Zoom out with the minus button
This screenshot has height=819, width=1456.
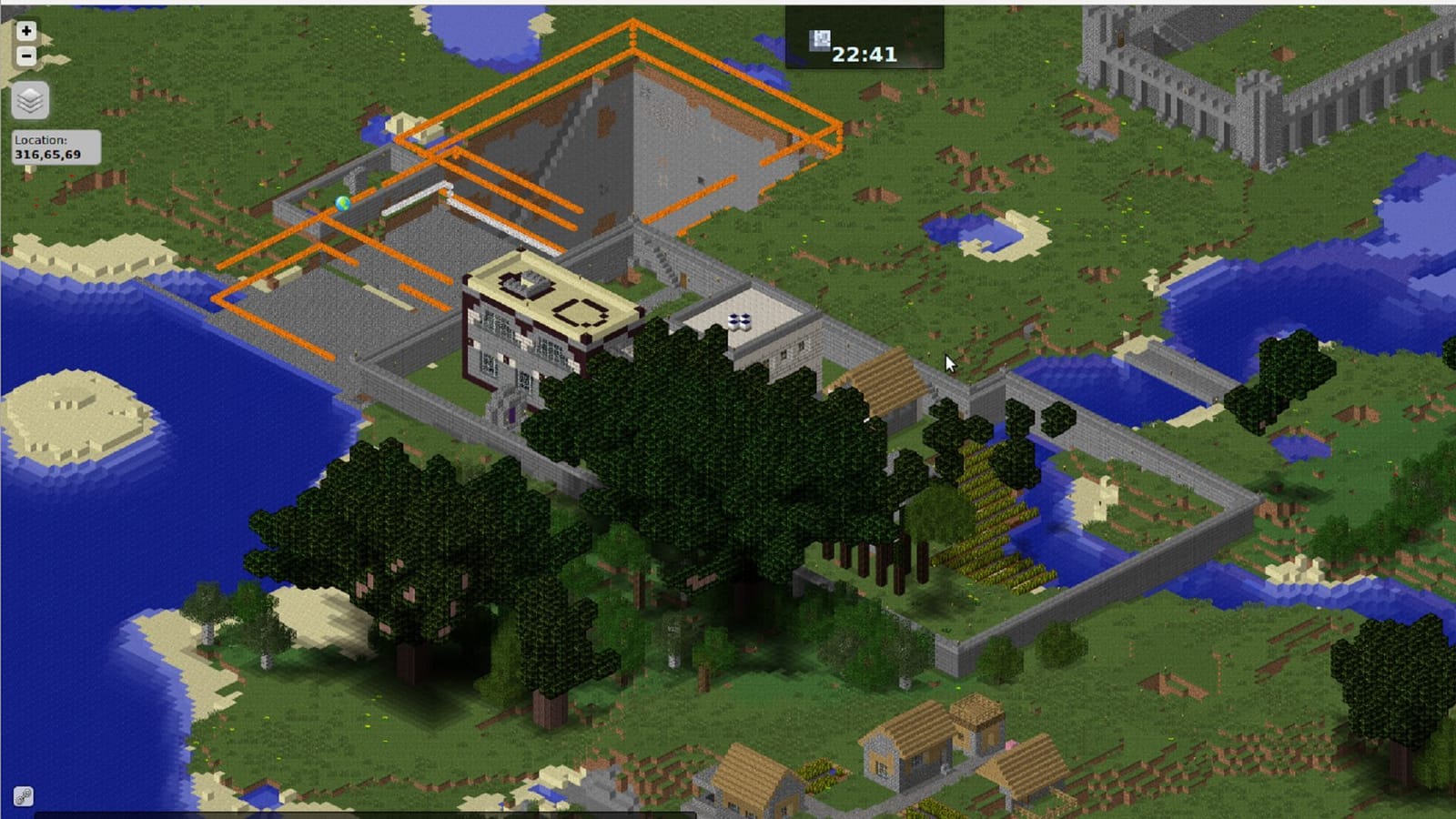pos(25,56)
